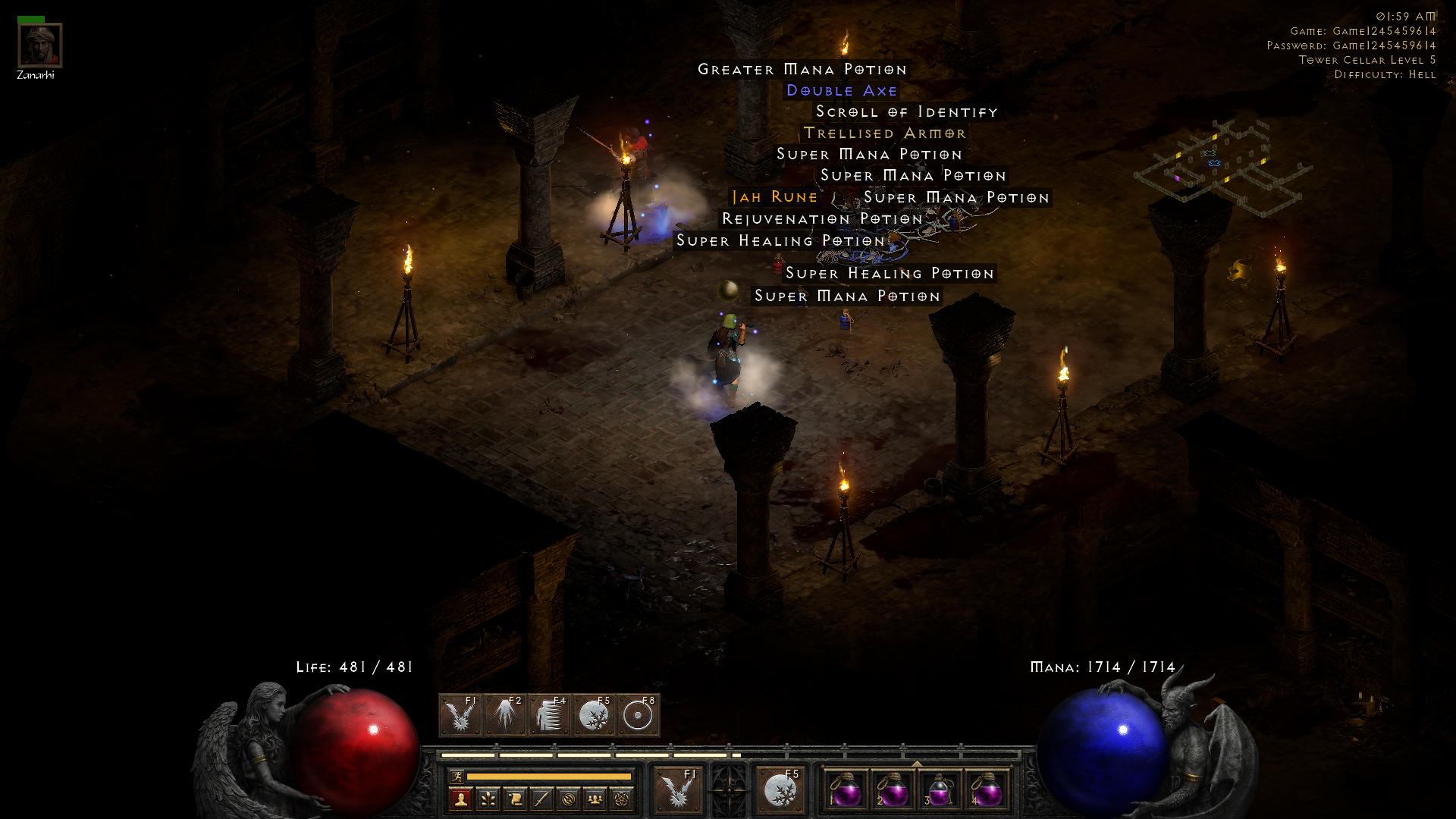Image resolution: width=1456 pixels, height=819 pixels.
Task: Click the Double Axe item label
Action: 842,91
